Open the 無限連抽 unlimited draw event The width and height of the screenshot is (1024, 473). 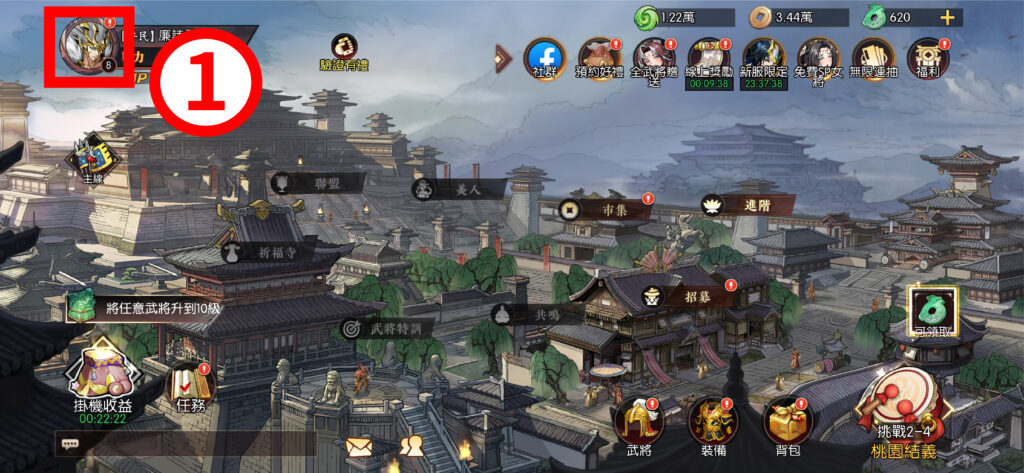point(872,58)
